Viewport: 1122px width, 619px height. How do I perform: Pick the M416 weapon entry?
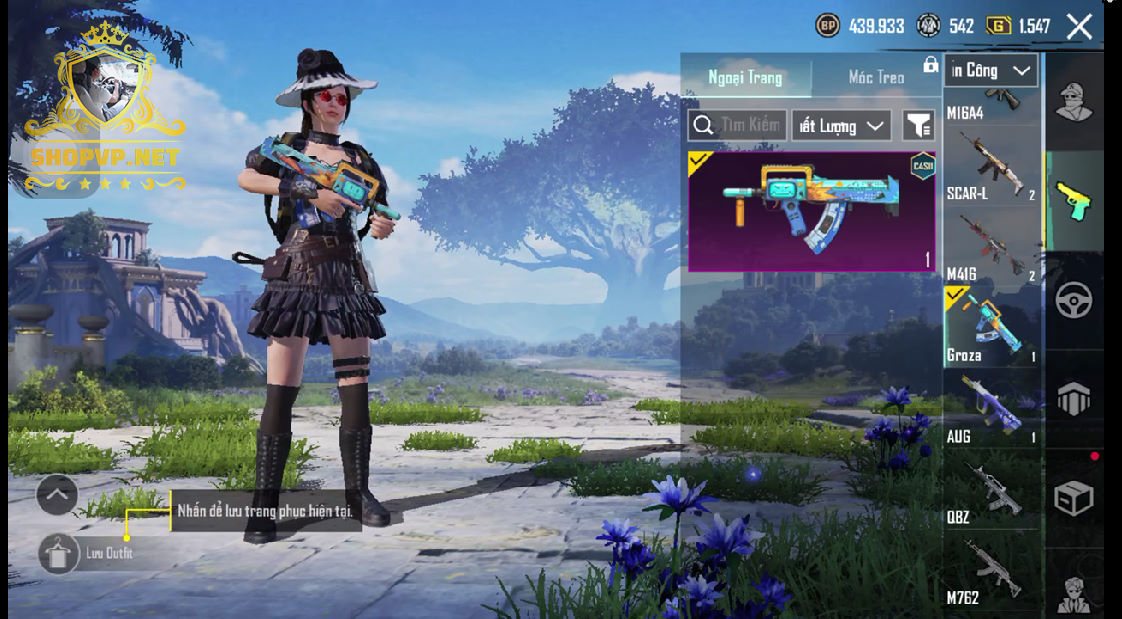click(992, 247)
